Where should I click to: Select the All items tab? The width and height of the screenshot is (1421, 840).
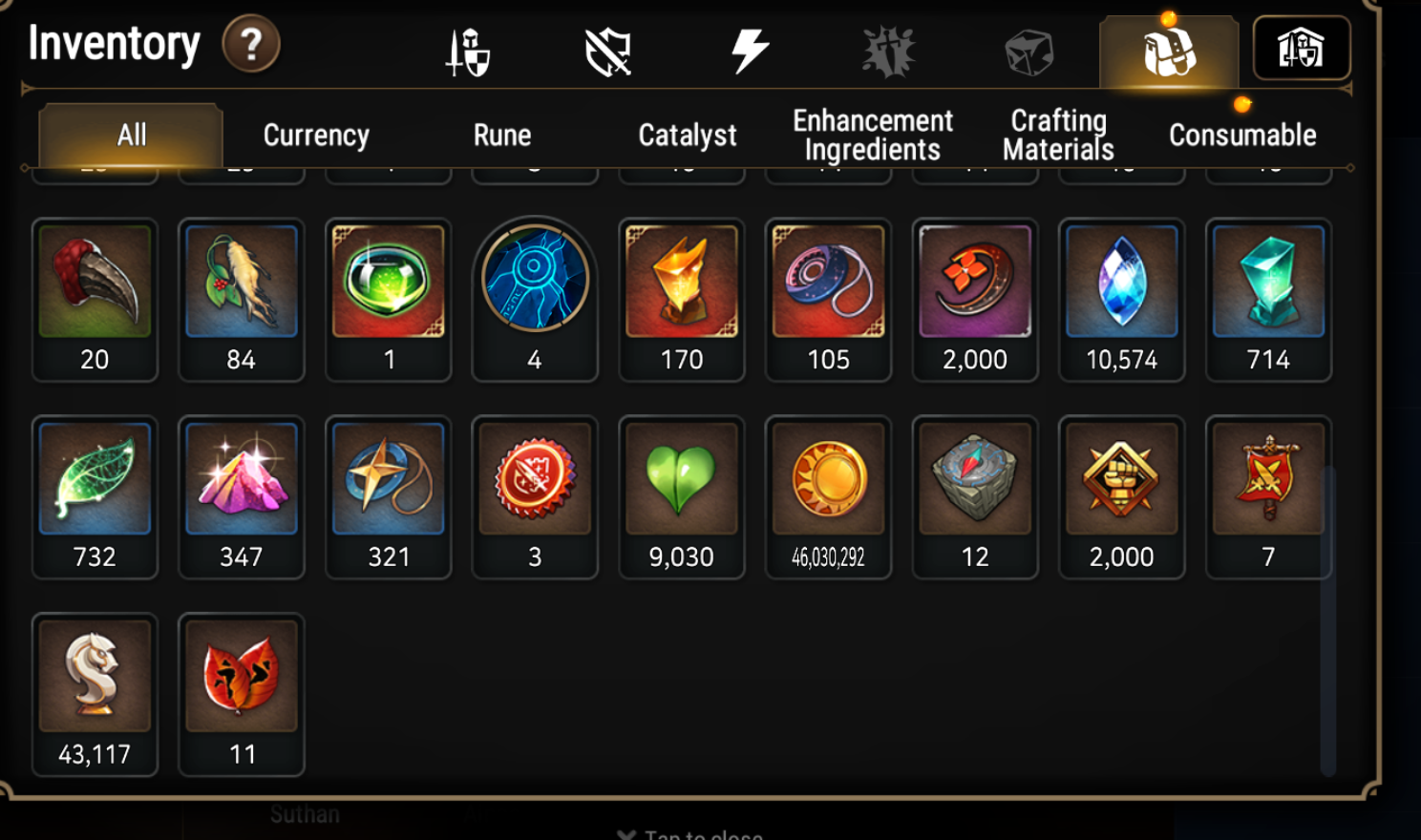(132, 136)
